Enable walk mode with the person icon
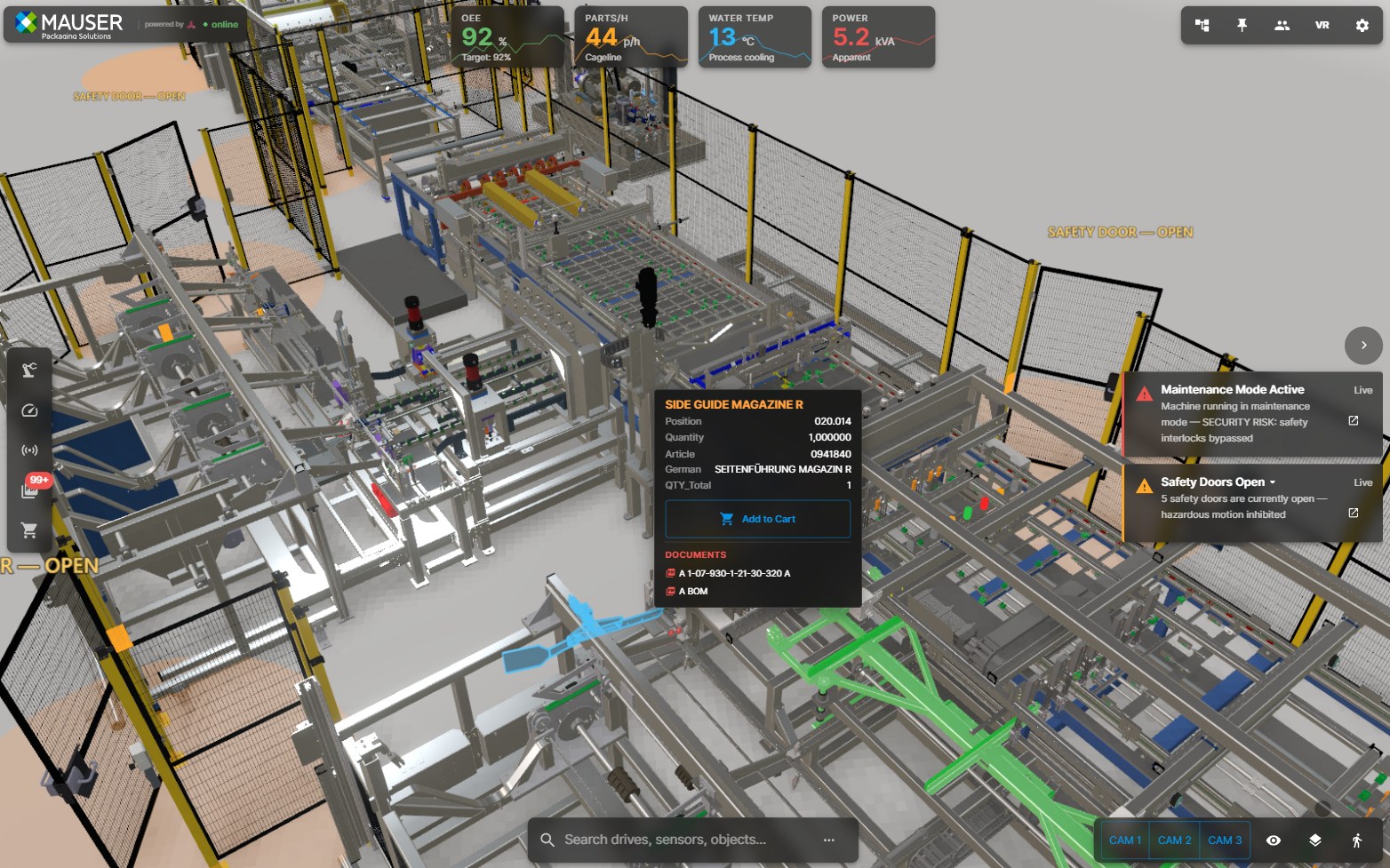 point(1357,839)
